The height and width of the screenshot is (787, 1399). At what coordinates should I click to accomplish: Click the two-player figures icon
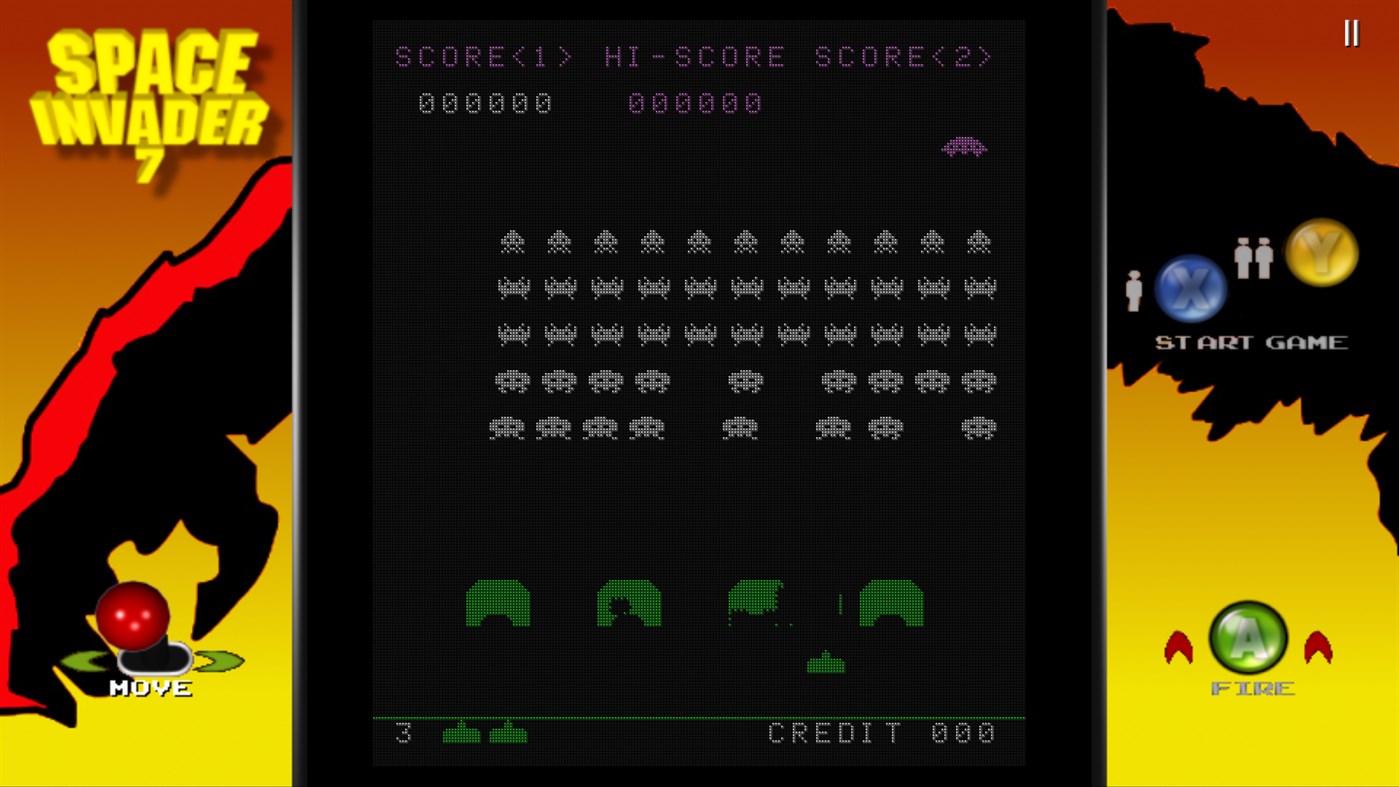[x=1253, y=257]
